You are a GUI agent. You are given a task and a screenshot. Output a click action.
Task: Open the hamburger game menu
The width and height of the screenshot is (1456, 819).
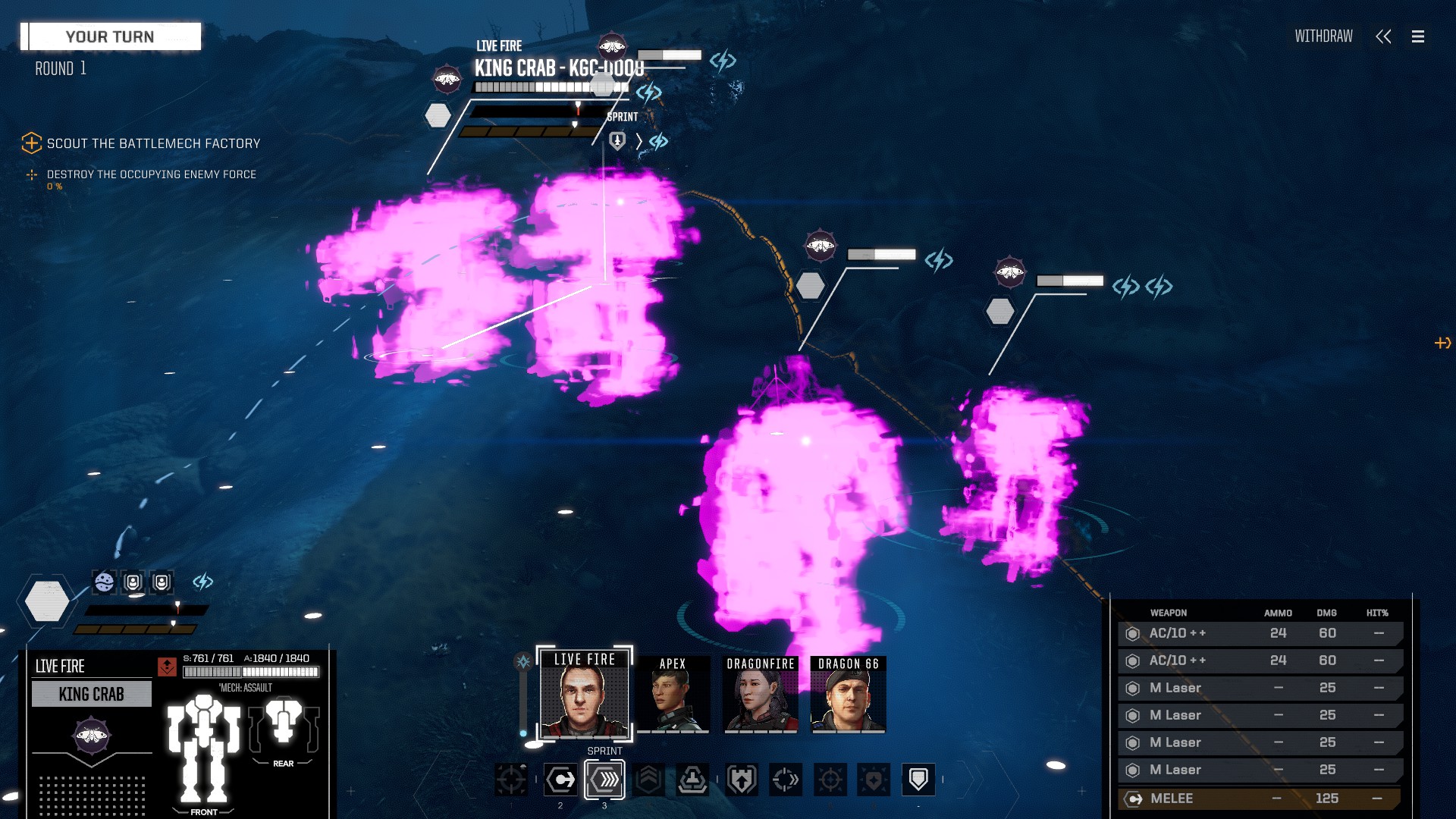coord(1417,36)
